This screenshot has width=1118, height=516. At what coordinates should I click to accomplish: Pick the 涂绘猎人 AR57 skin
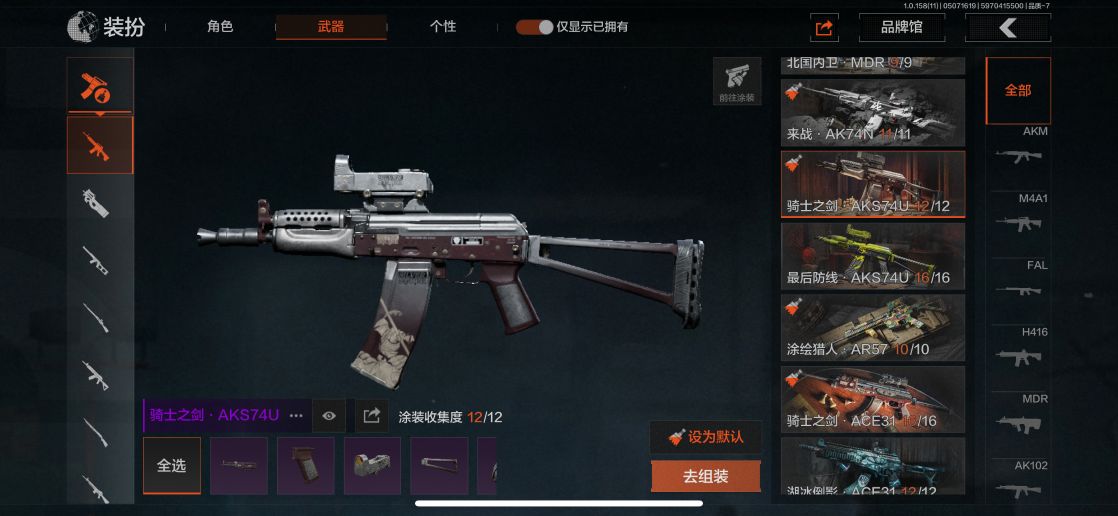point(873,327)
